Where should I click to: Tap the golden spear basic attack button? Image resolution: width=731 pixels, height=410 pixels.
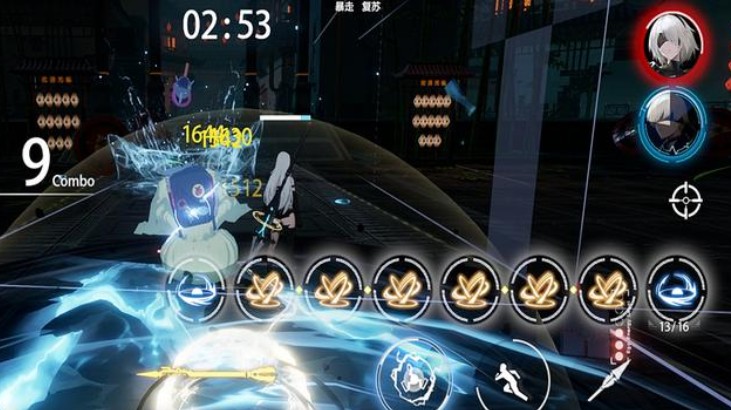pyautogui.click(x=208, y=376)
